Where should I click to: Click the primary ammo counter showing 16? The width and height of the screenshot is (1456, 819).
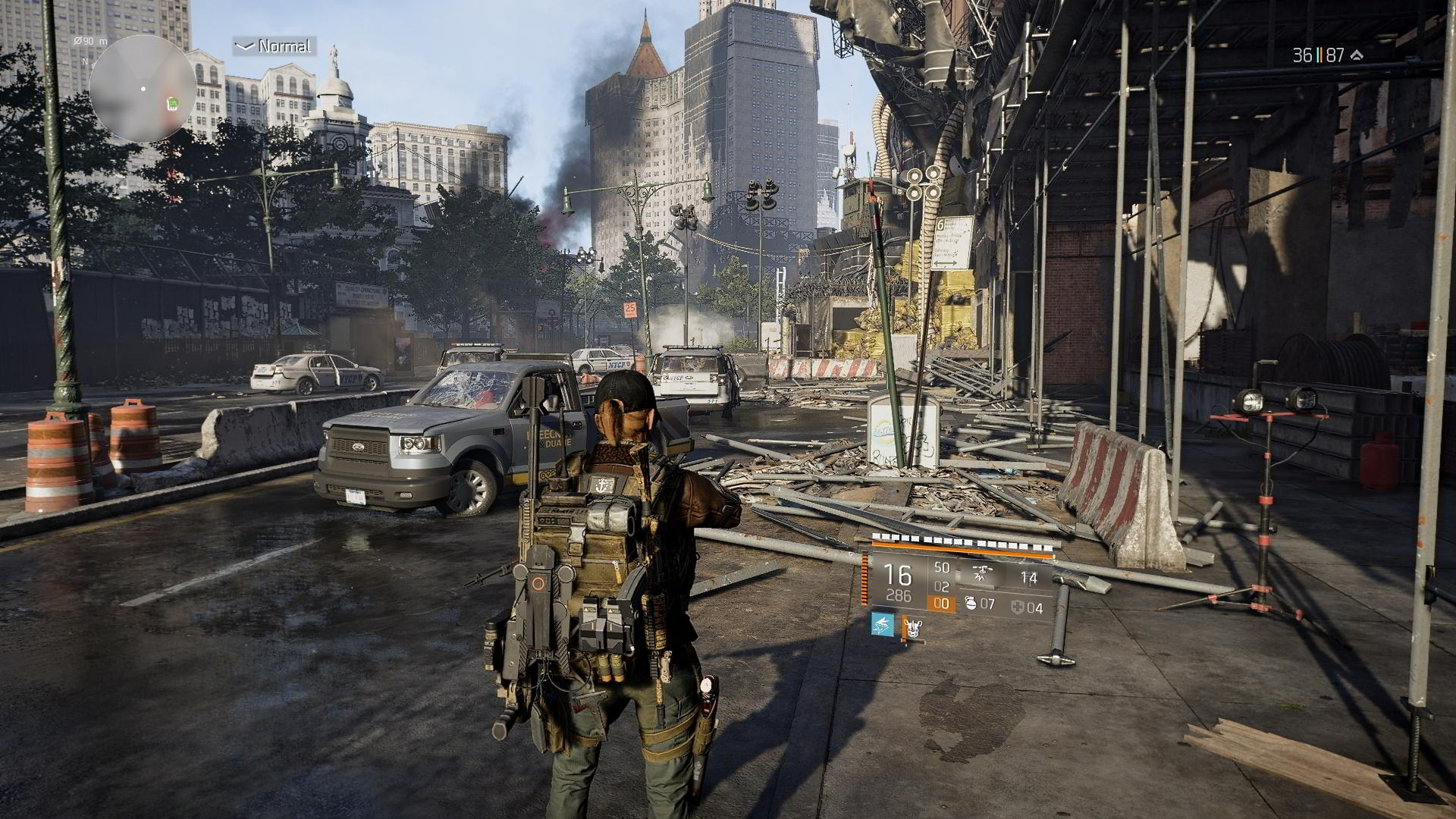[898, 574]
